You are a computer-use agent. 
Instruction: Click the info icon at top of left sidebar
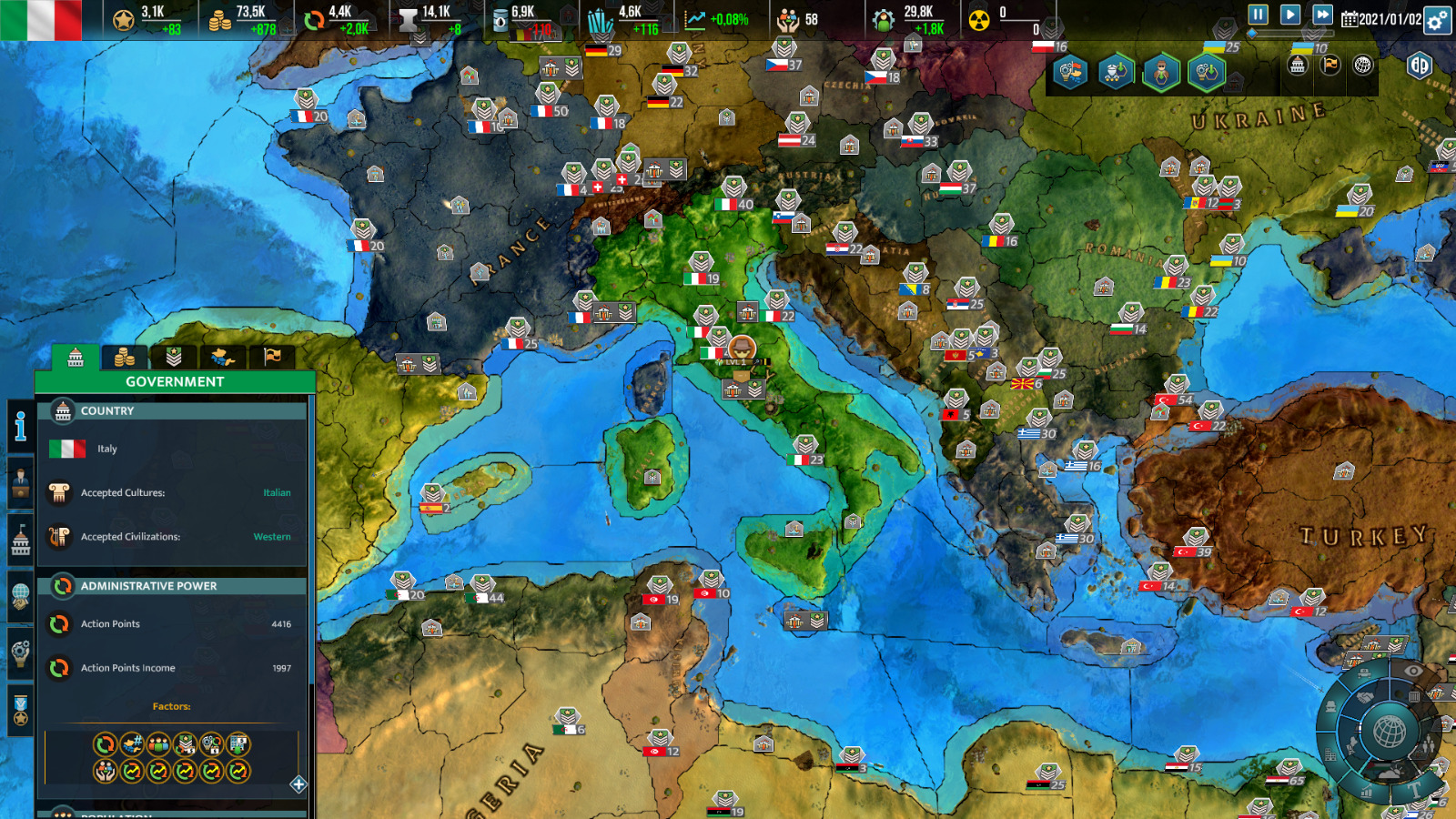pyautogui.click(x=21, y=425)
